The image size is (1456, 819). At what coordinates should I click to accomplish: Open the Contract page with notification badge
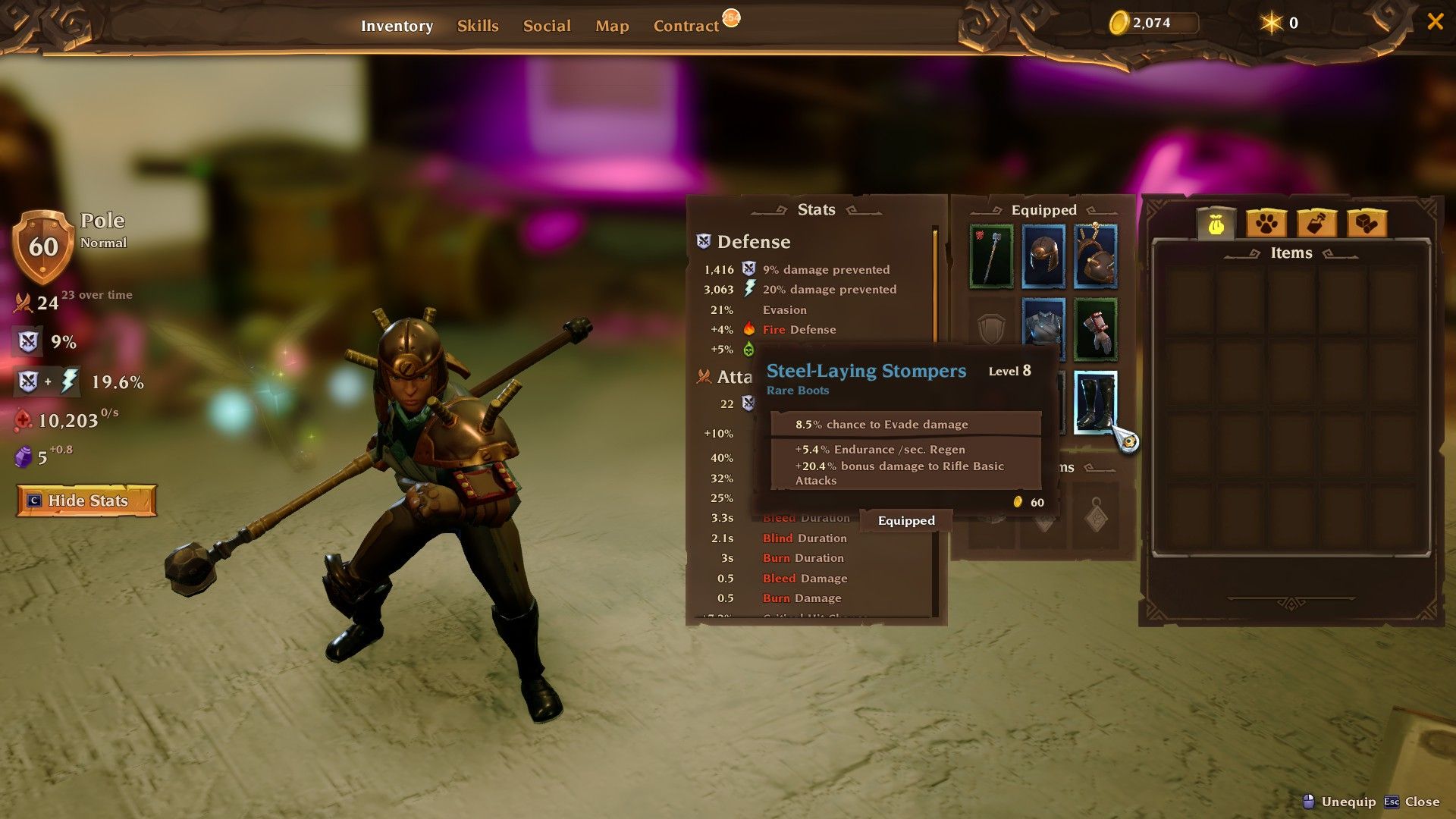(685, 25)
